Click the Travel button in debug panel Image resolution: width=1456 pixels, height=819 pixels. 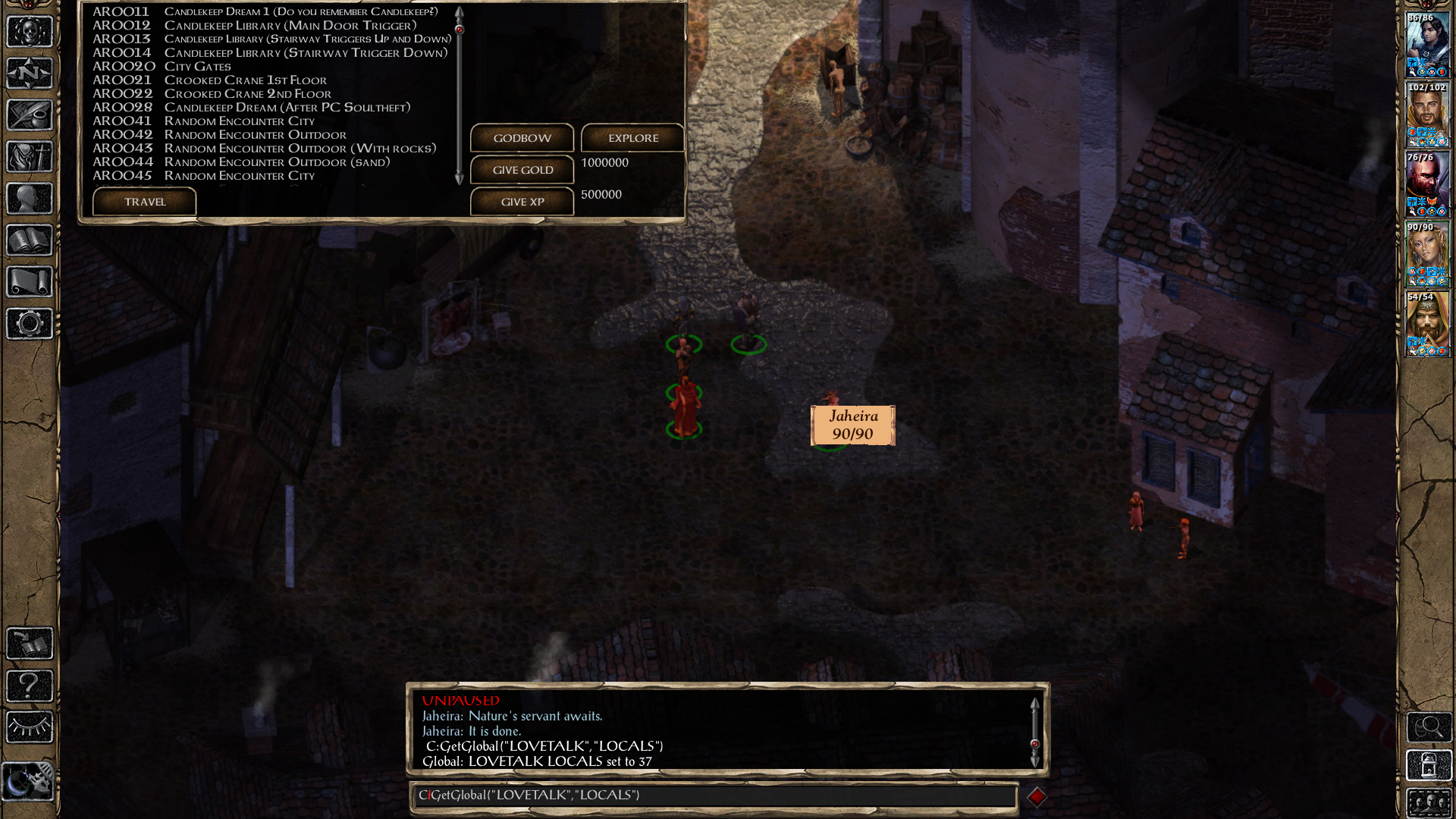(x=144, y=202)
